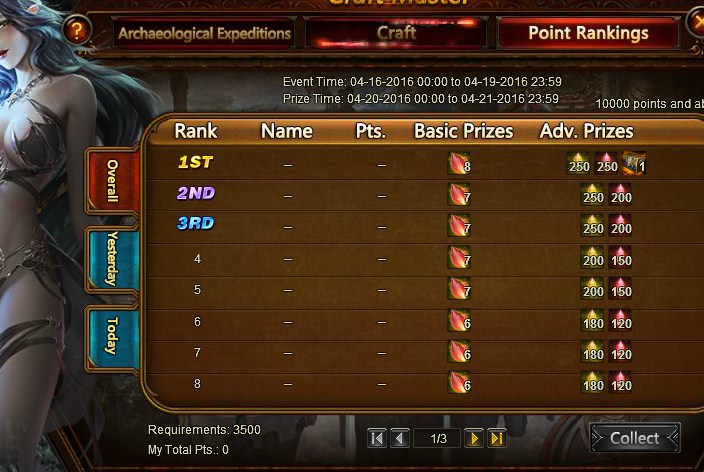704x472 pixels.
Task: Advance to the next rankings page
Action: click(474, 438)
